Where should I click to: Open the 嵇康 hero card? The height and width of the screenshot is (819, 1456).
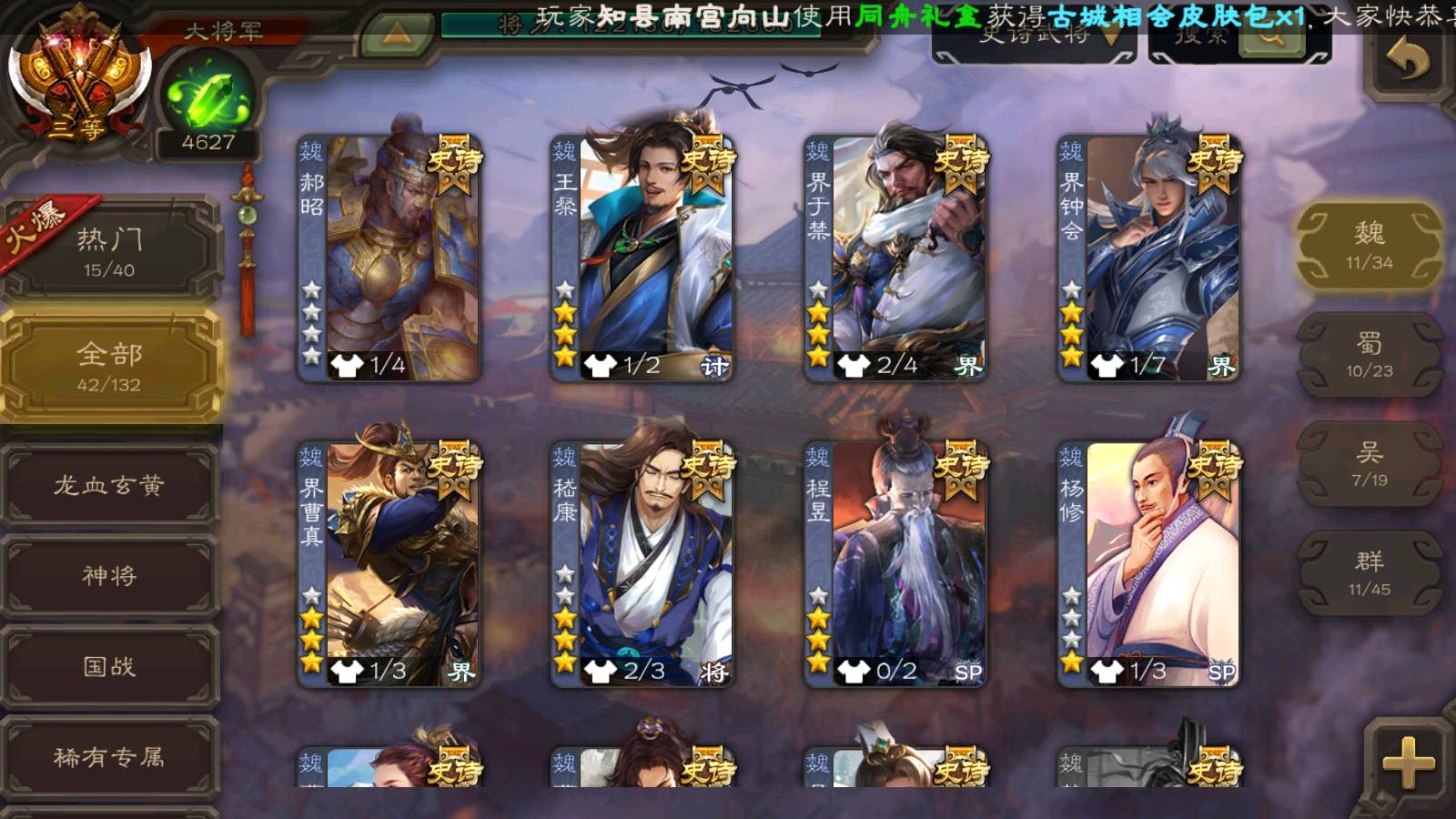[642, 564]
